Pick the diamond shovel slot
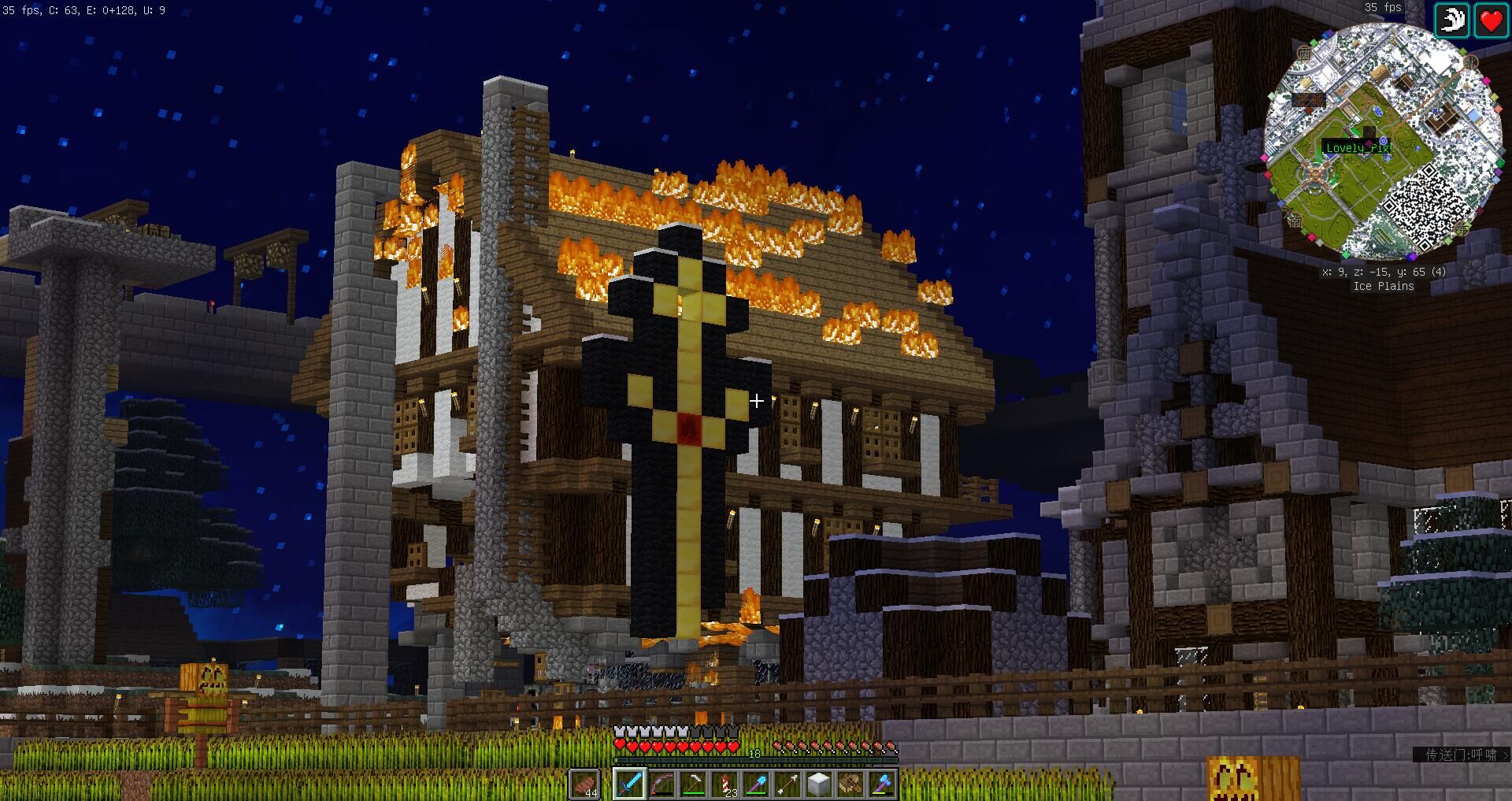This screenshot has height=801, width=1512. pyautogui.click(x=756, y=784)
